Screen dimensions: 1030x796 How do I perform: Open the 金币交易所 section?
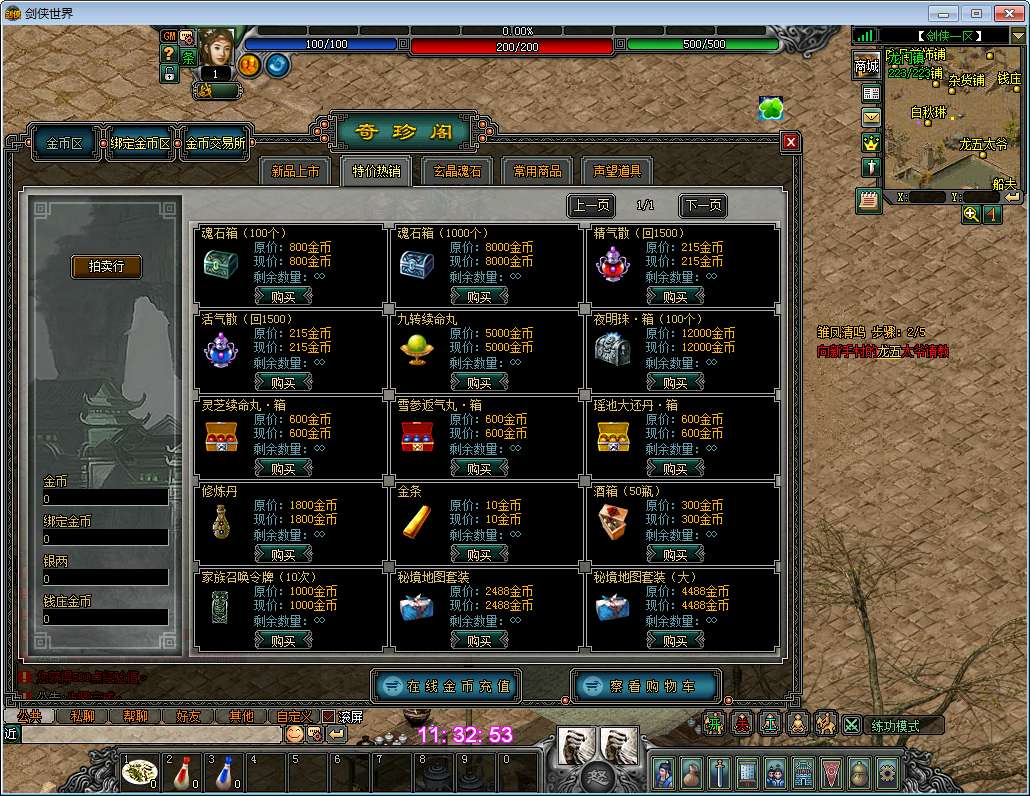[215, 144]
